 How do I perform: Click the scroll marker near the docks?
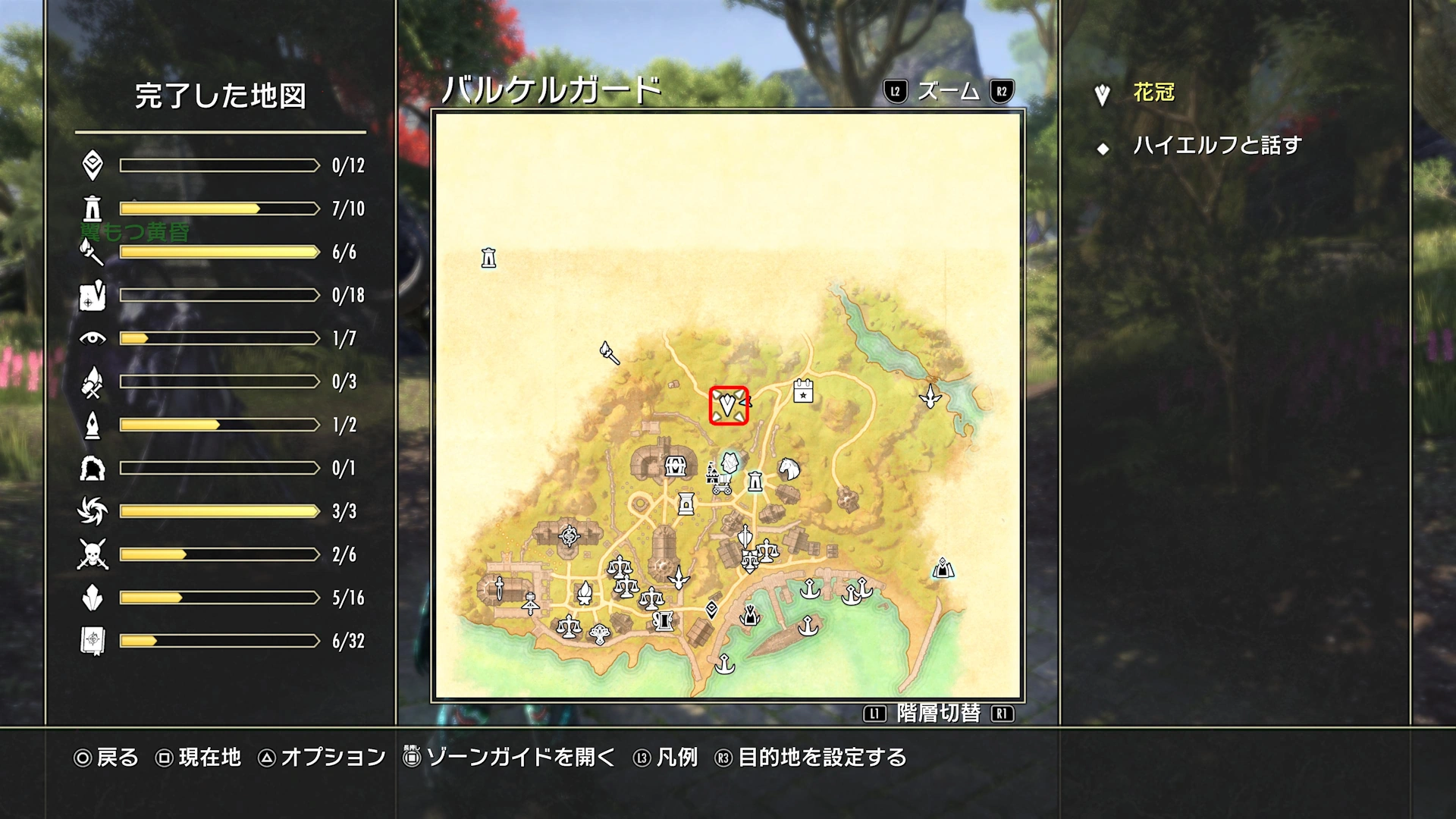(664, 621)
